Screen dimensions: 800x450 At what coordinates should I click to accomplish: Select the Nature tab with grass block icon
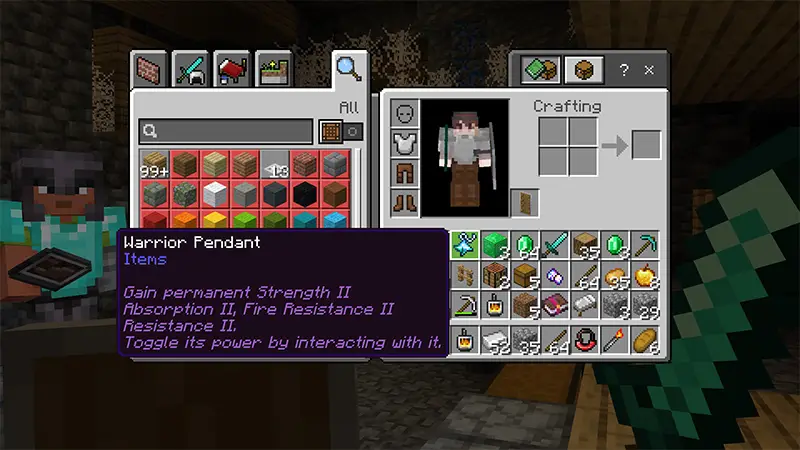[x=274, y=71]
